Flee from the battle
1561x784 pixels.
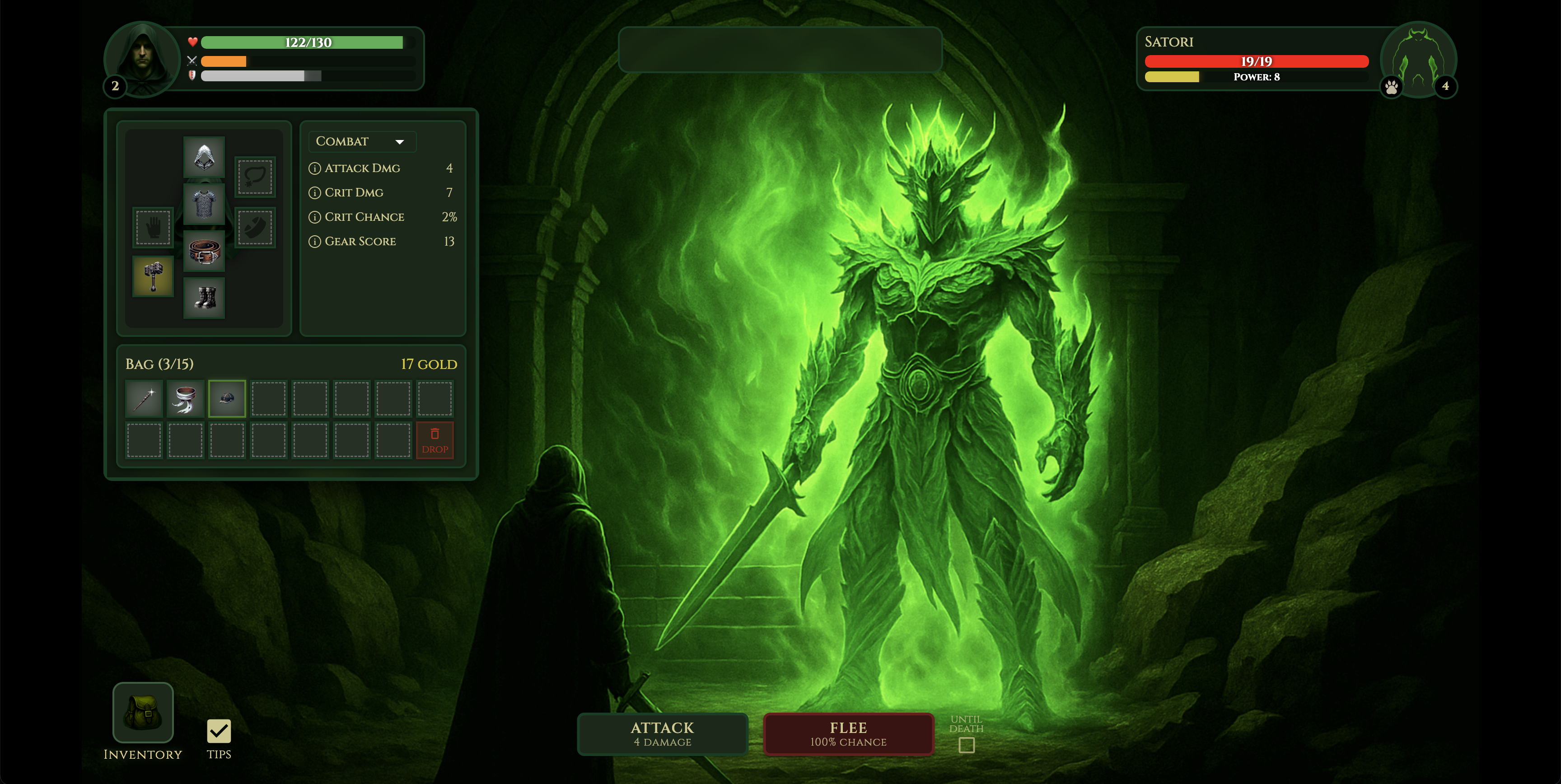[x=848, y=734]
